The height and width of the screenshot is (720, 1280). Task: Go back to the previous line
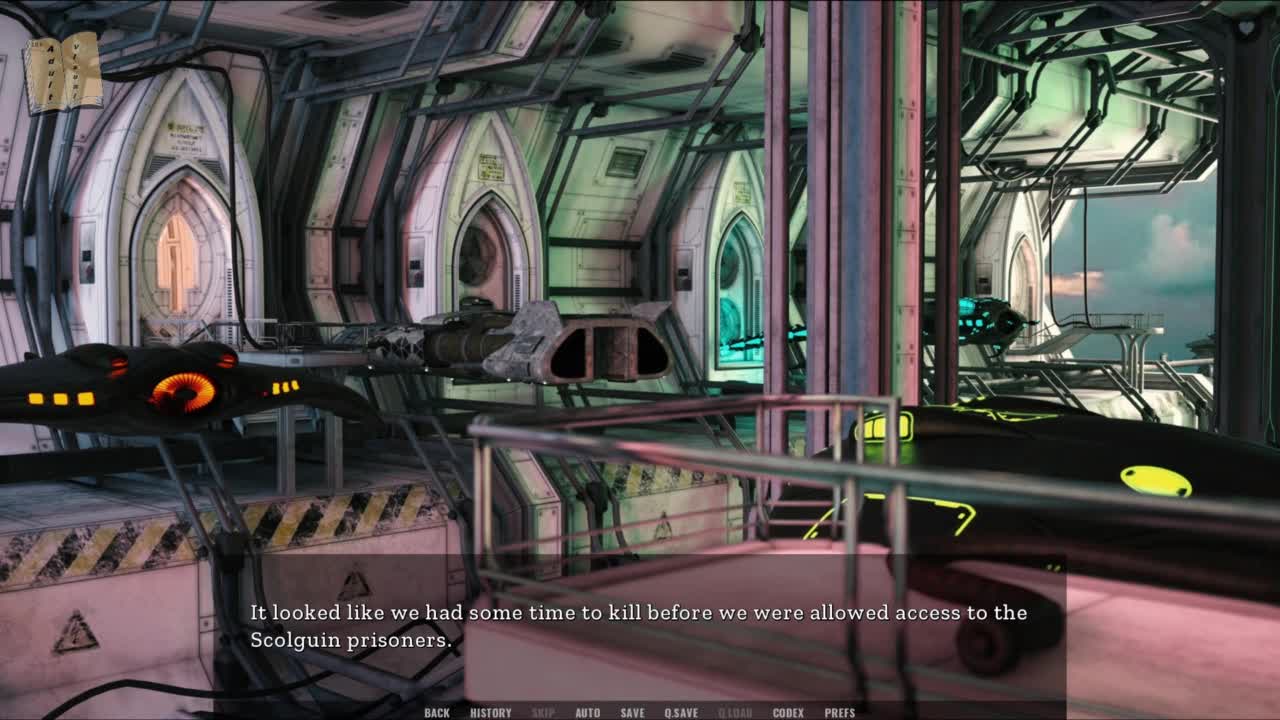tap(437, 713)
